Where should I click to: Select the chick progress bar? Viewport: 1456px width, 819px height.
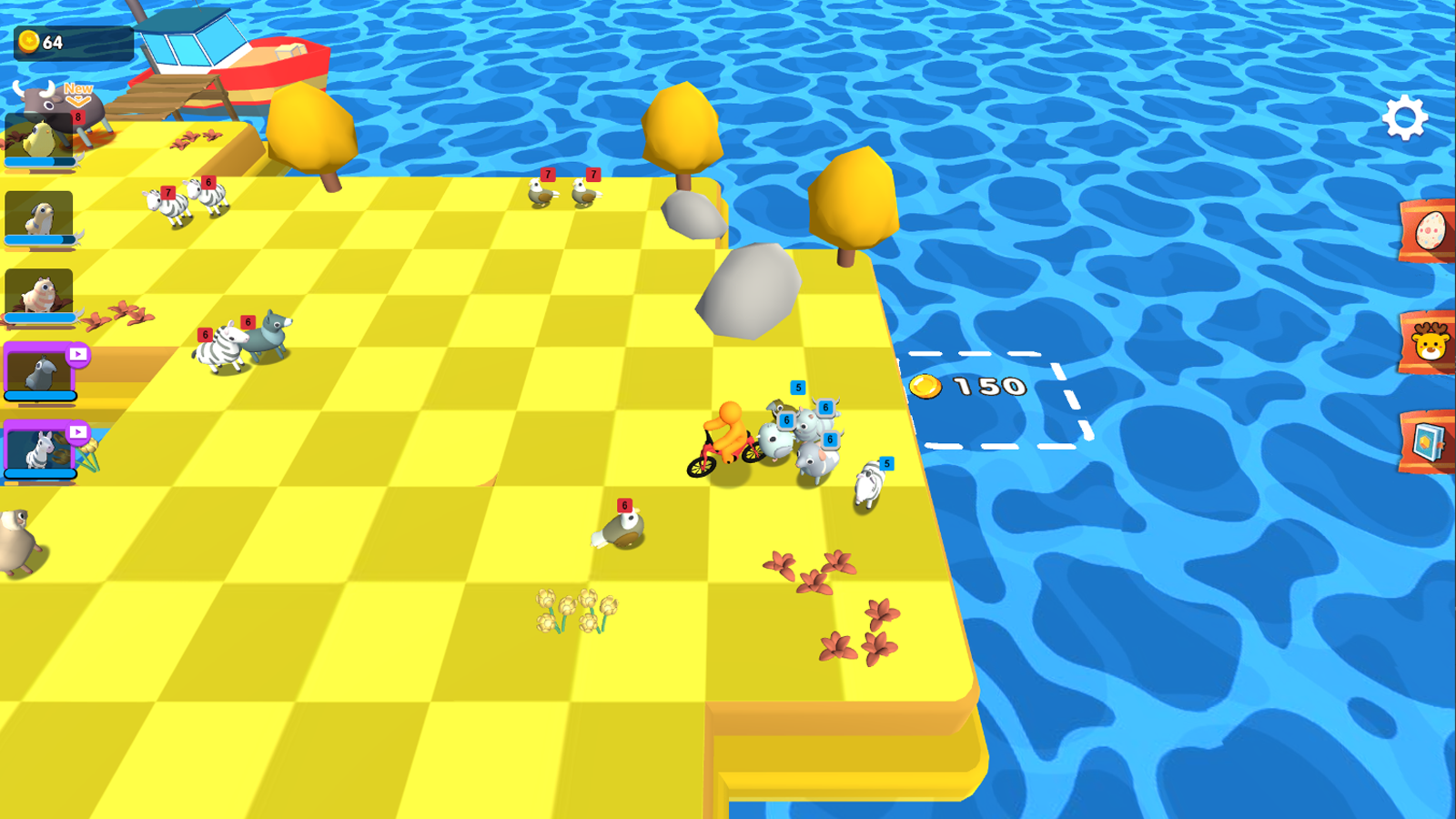41,160
